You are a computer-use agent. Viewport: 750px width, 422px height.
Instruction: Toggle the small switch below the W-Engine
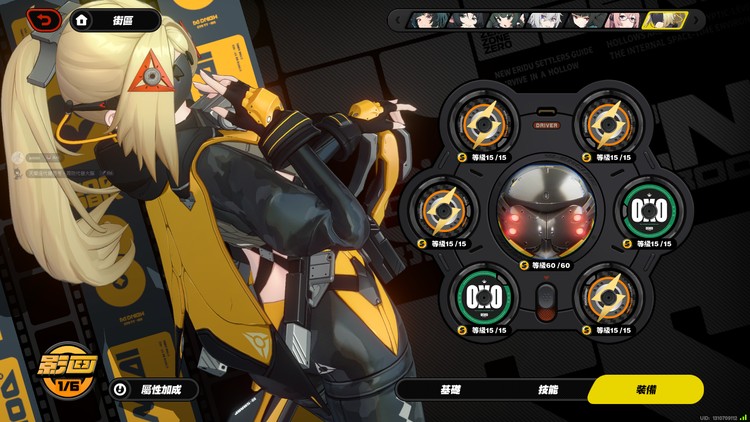[545, 300]
